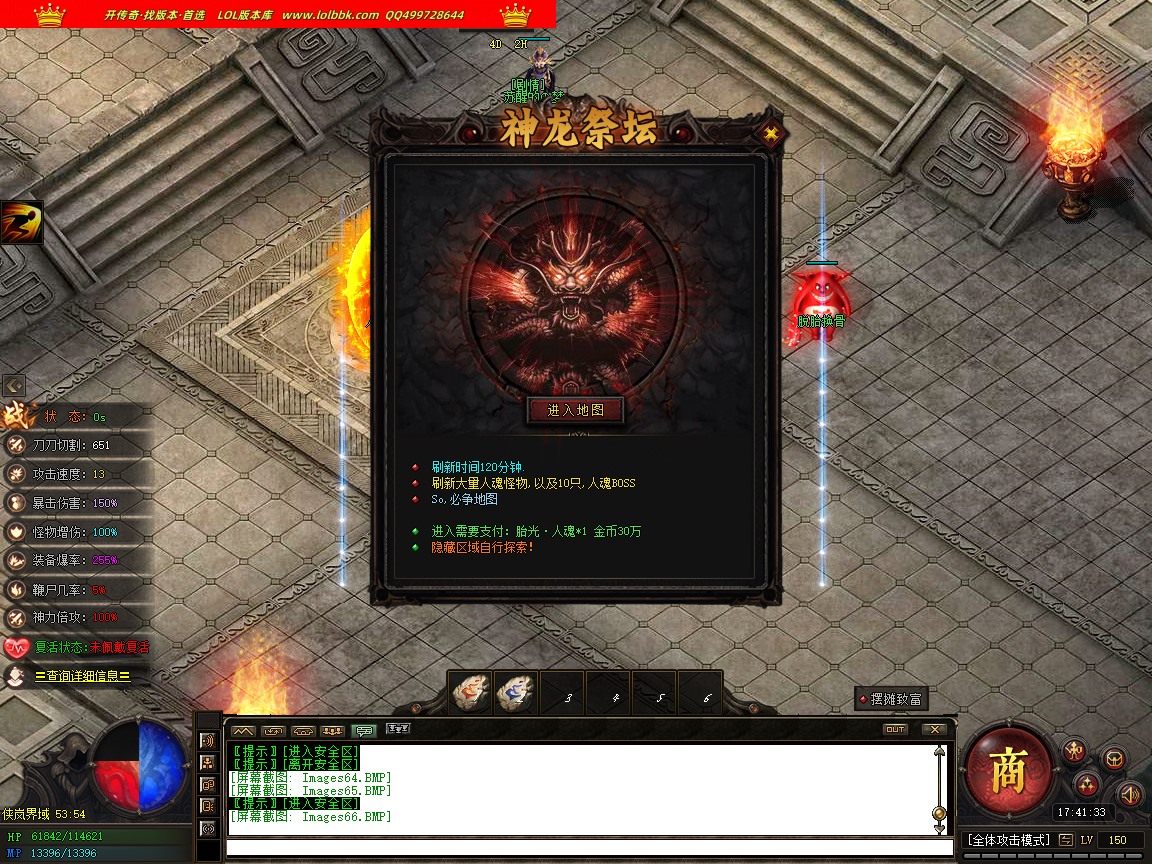Click the 进入地图 button to enter the map
1152x864 pixels.
point(575,410)
